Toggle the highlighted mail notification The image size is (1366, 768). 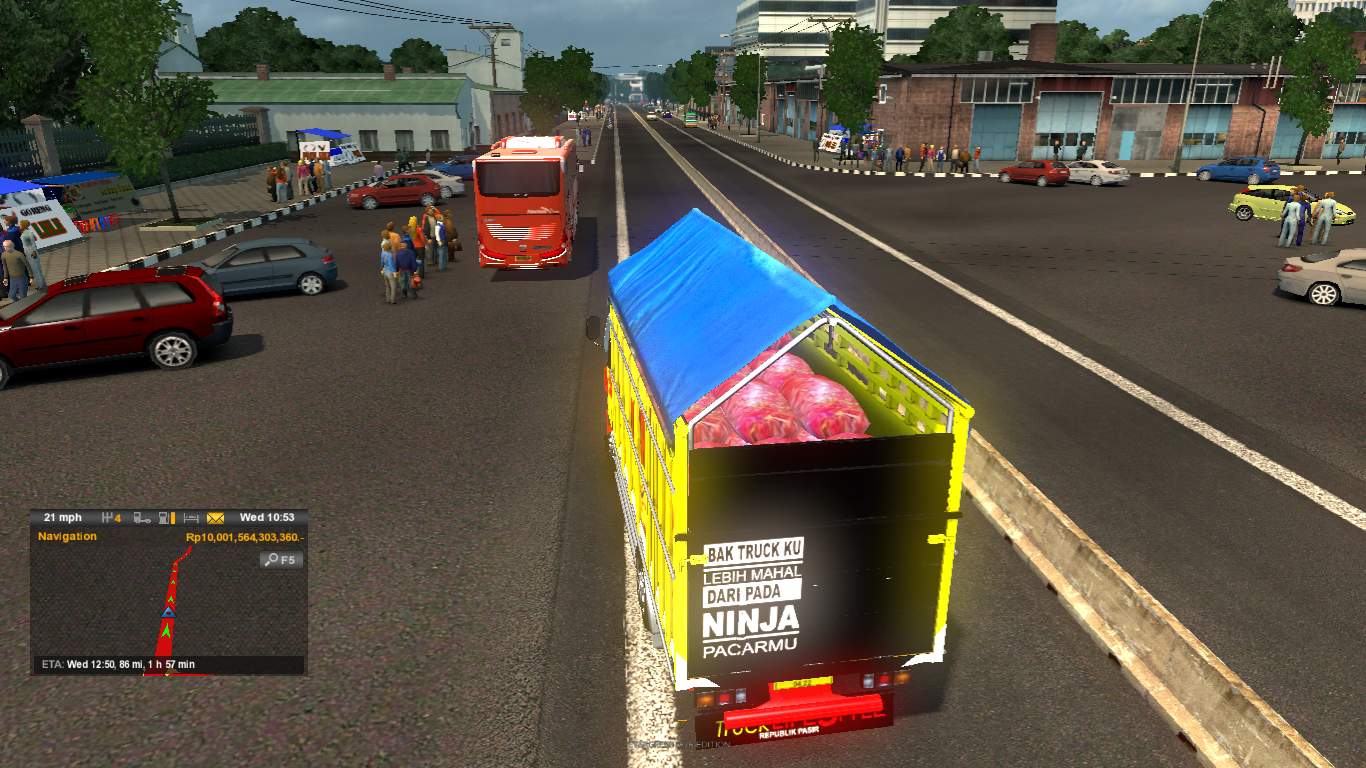coord(215,517)
